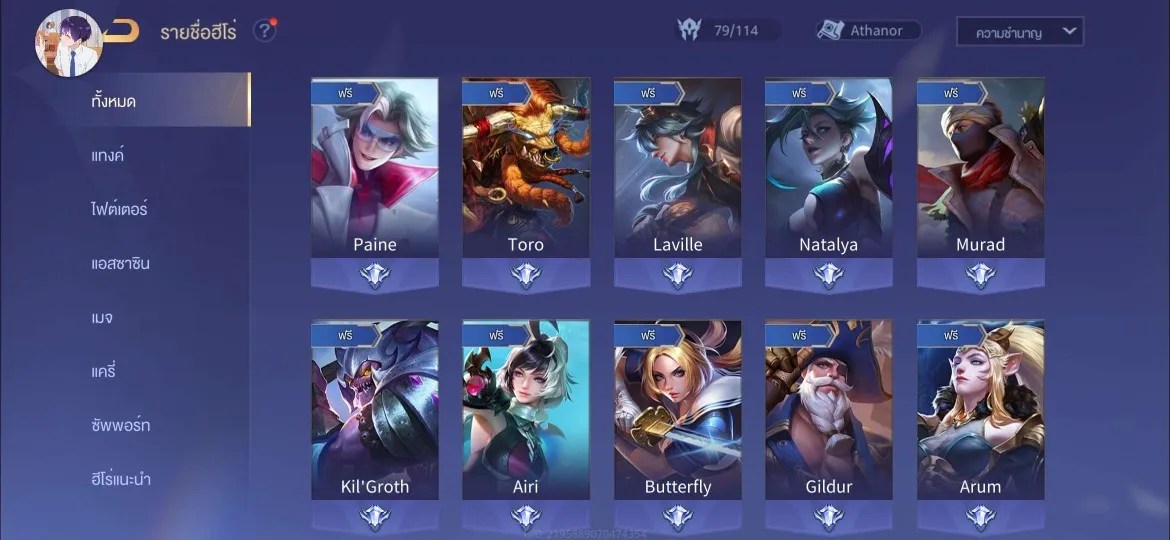This screenshot has height=540, width=1170.
Task: Switch to the ฮีโร่แนะนำ recommended heroes tab
Action: pyautogui.click(x=121, y=479)
